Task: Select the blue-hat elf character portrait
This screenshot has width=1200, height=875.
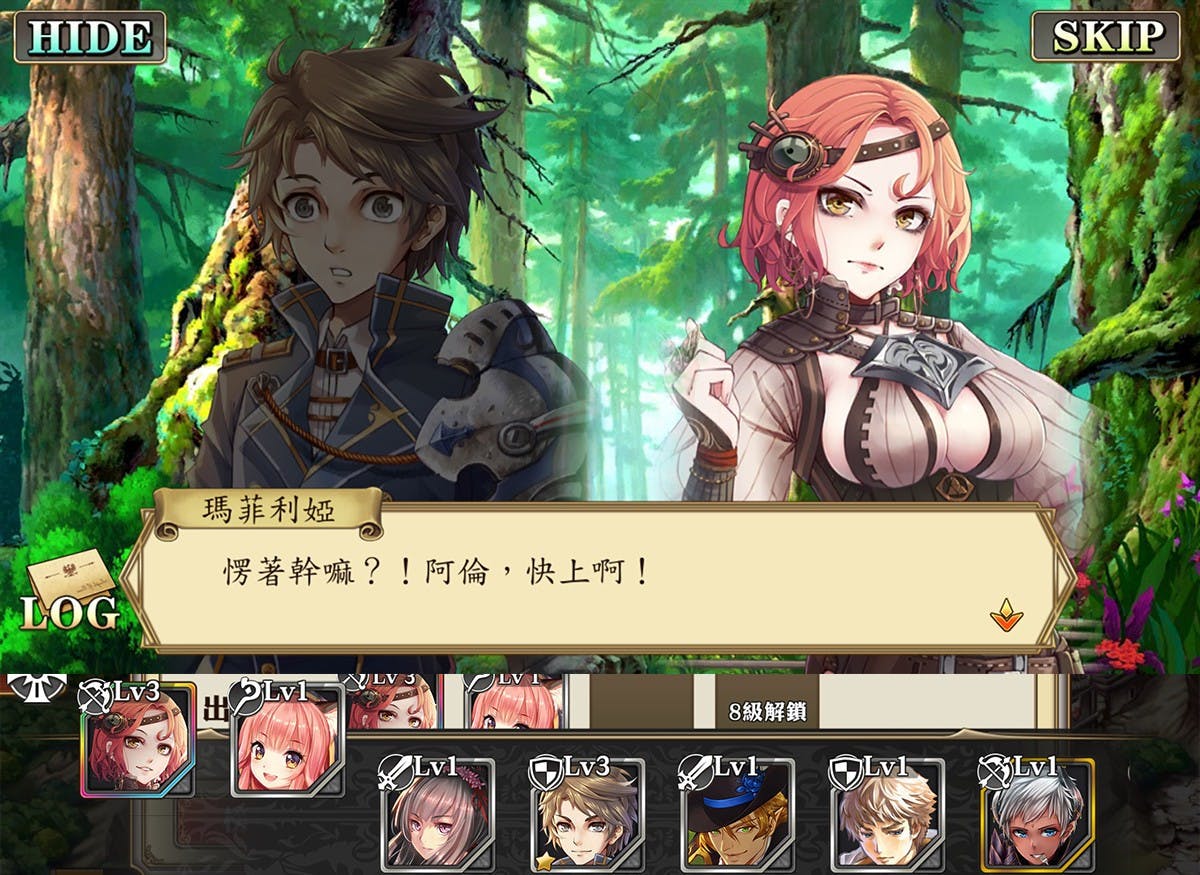Action: (x=737, y=814)
